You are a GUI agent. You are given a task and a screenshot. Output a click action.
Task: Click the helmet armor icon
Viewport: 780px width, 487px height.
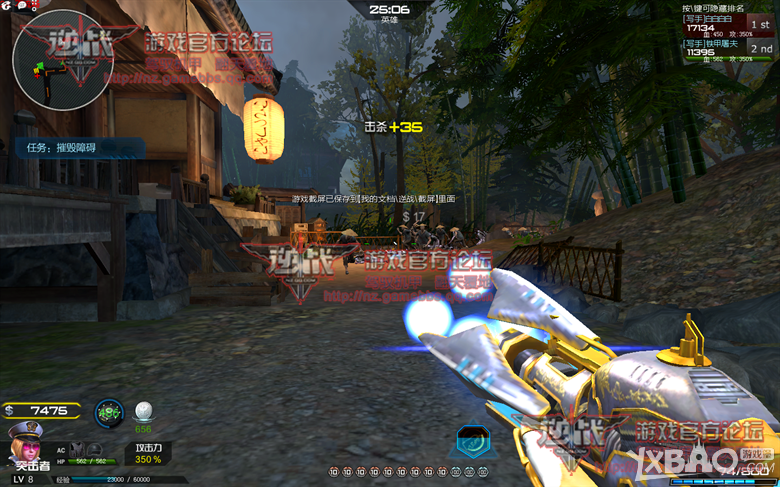pos(98,449)
